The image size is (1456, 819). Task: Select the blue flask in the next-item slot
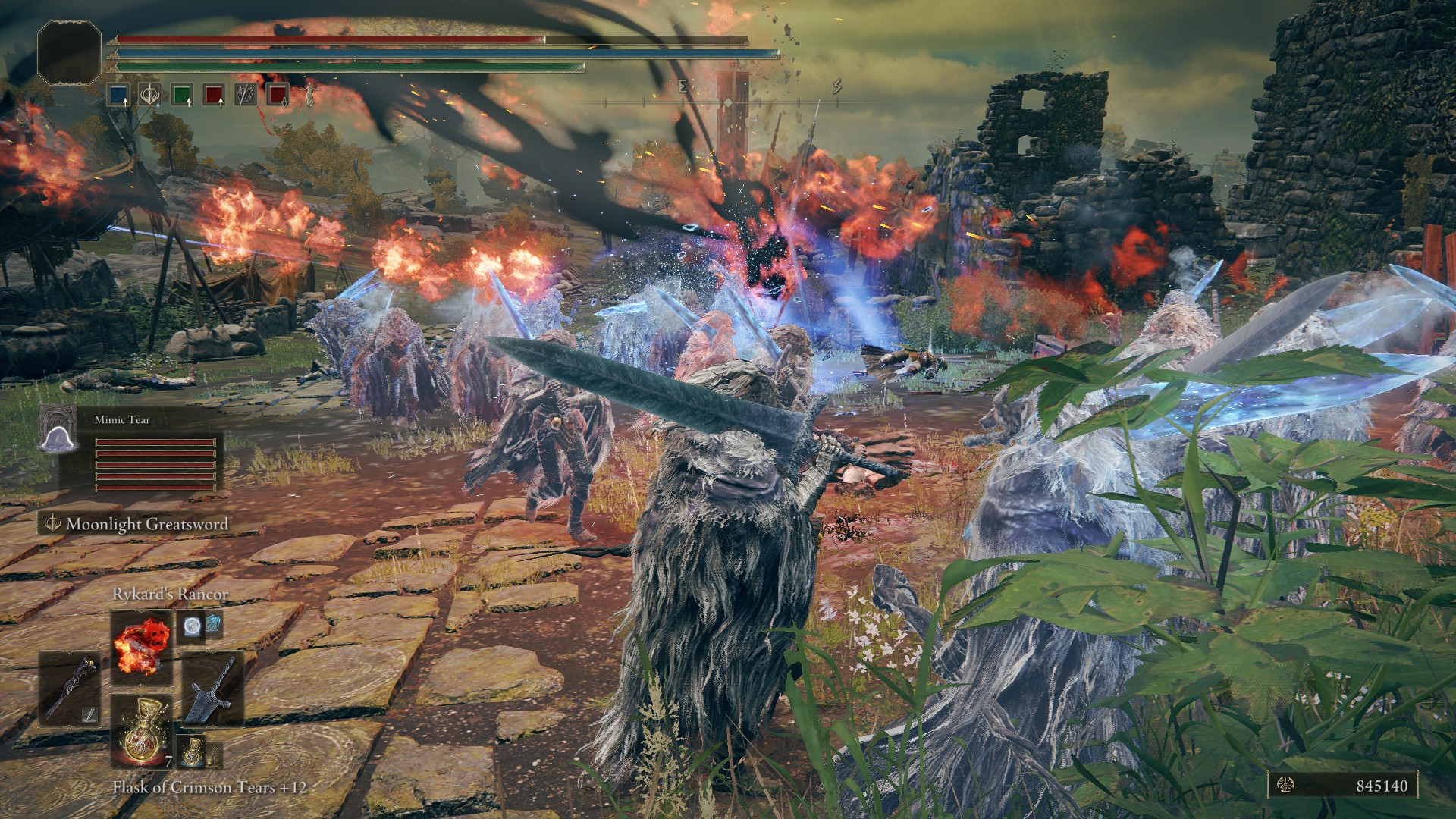click(192, 750)
